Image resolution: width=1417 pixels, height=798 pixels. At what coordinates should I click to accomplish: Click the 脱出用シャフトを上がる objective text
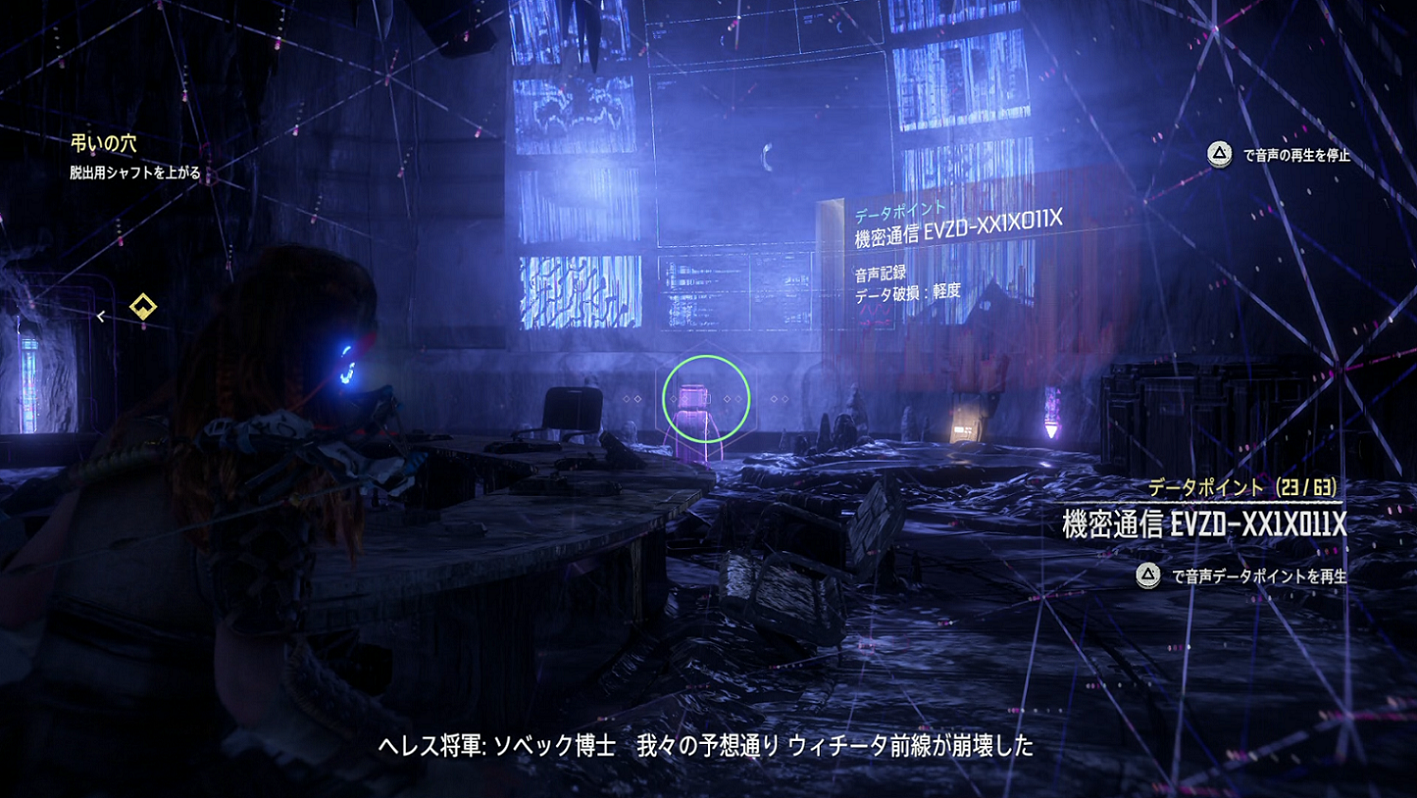tap(136, 170)
